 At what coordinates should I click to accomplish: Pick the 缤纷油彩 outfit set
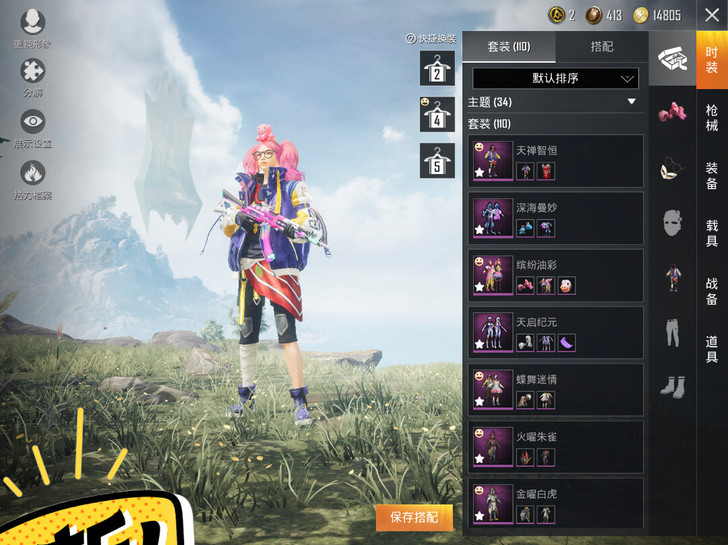click(x=555, y=276)
